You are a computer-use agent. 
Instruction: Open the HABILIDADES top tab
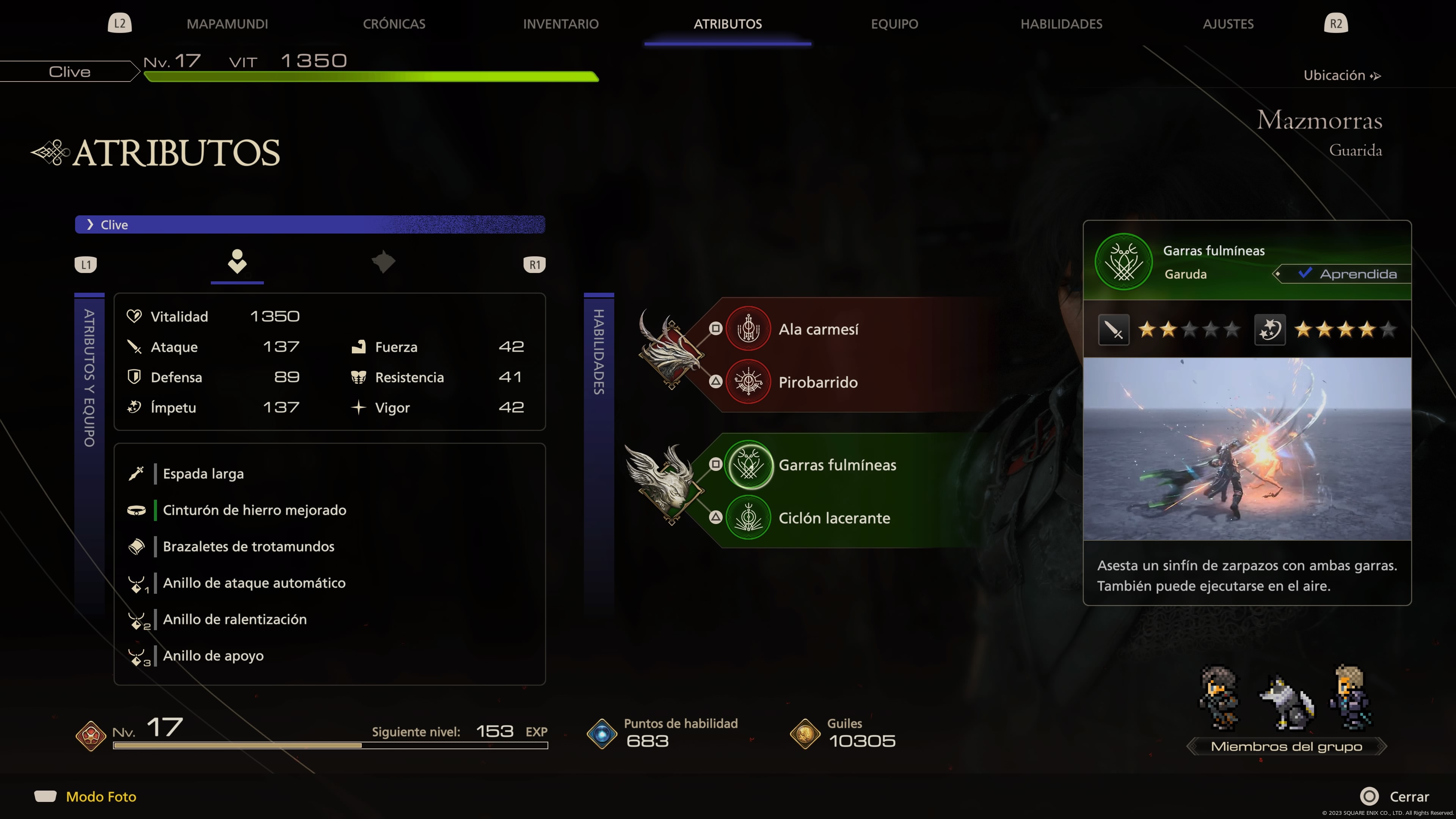1061,24
